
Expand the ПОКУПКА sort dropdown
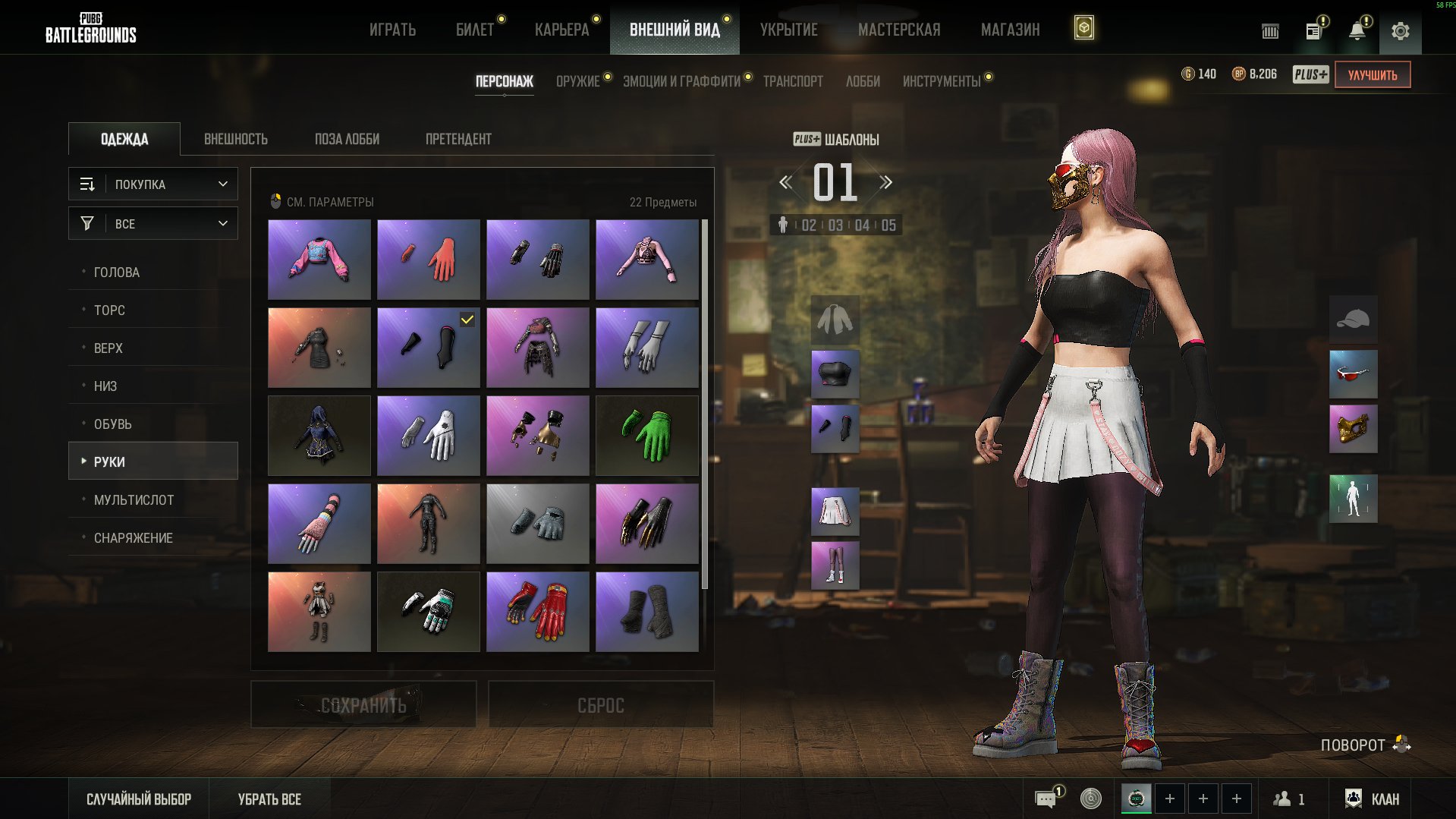coord(153,184)
